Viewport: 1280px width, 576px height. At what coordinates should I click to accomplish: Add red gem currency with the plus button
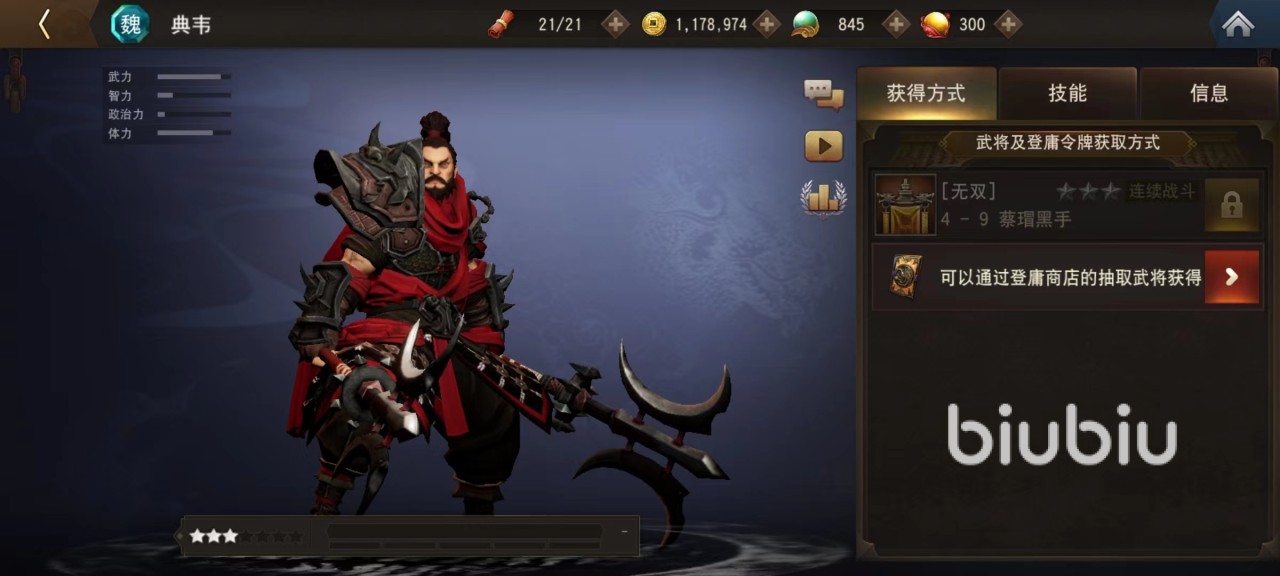(1008, 24)
